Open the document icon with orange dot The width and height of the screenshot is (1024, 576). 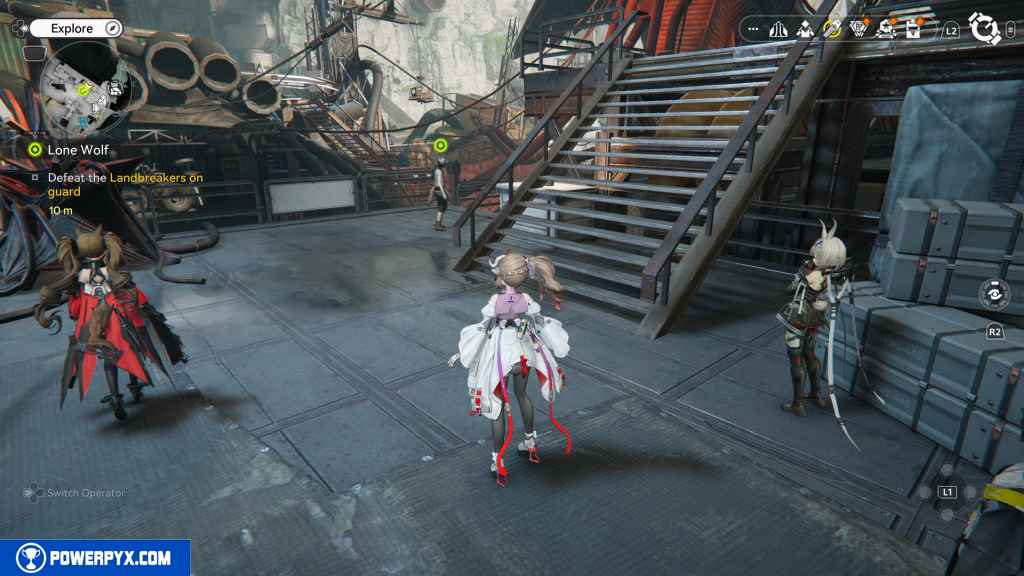[913, 29]
